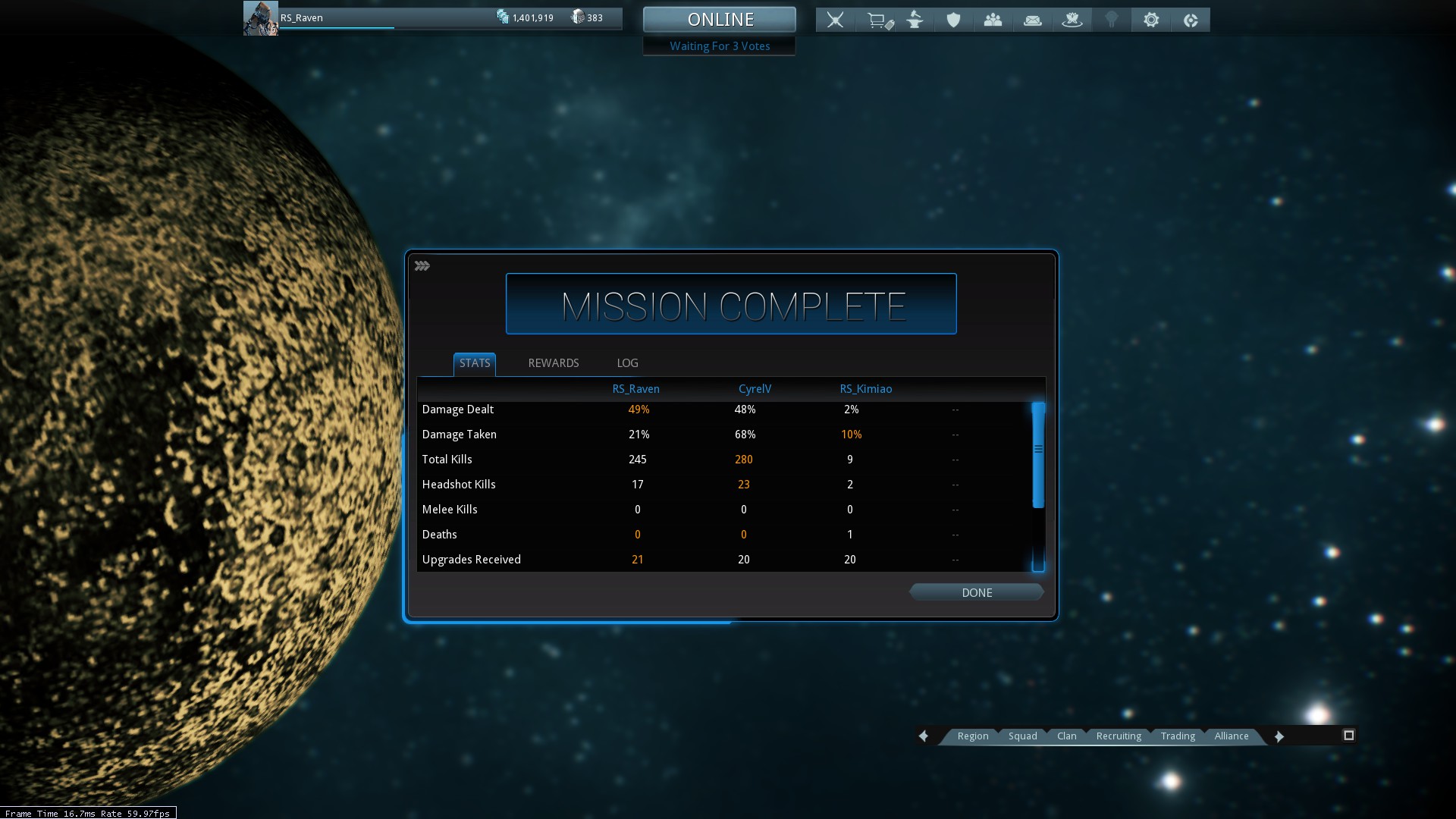Click the RS_Raven player profile avatar
The height and width of the screenshot is (819, 1456).
coord(260,18)
